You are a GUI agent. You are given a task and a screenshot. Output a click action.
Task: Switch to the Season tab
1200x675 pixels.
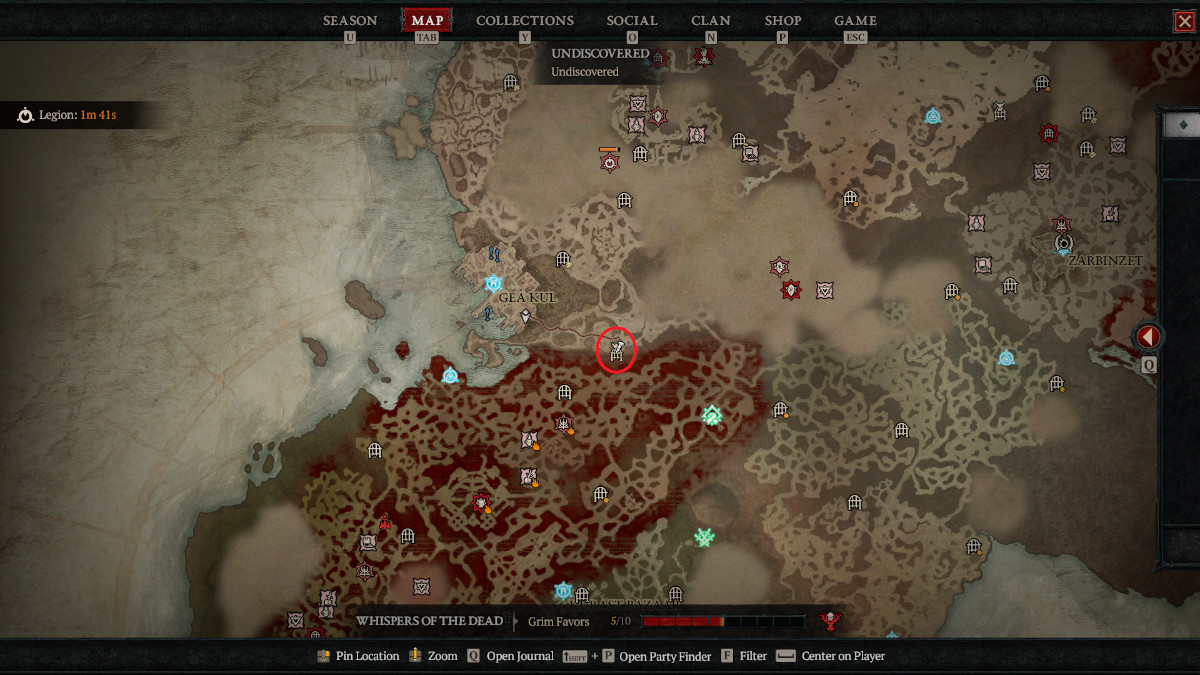coord(350,20)
